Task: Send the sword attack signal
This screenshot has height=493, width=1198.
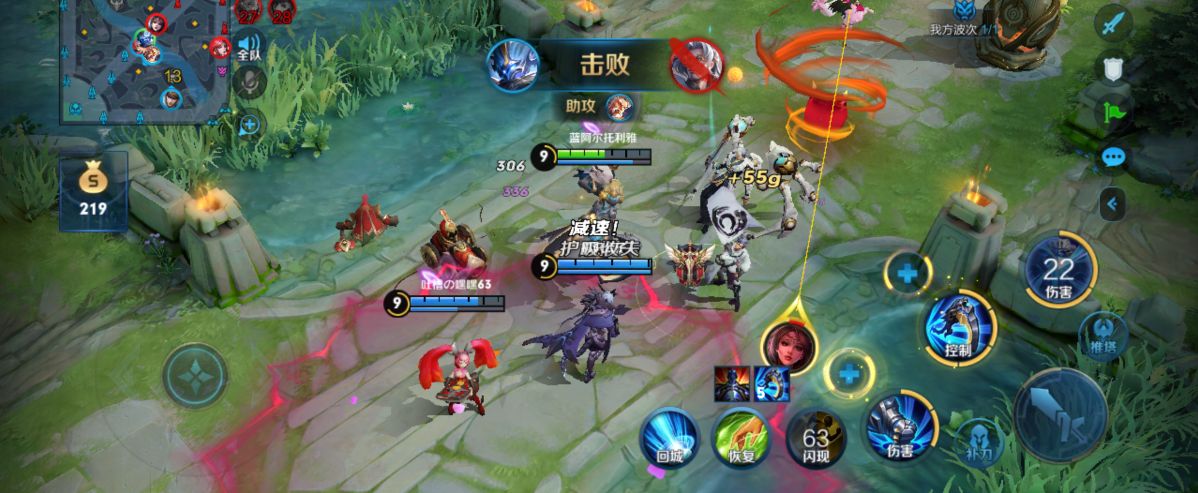Action: click(1113, 24)
